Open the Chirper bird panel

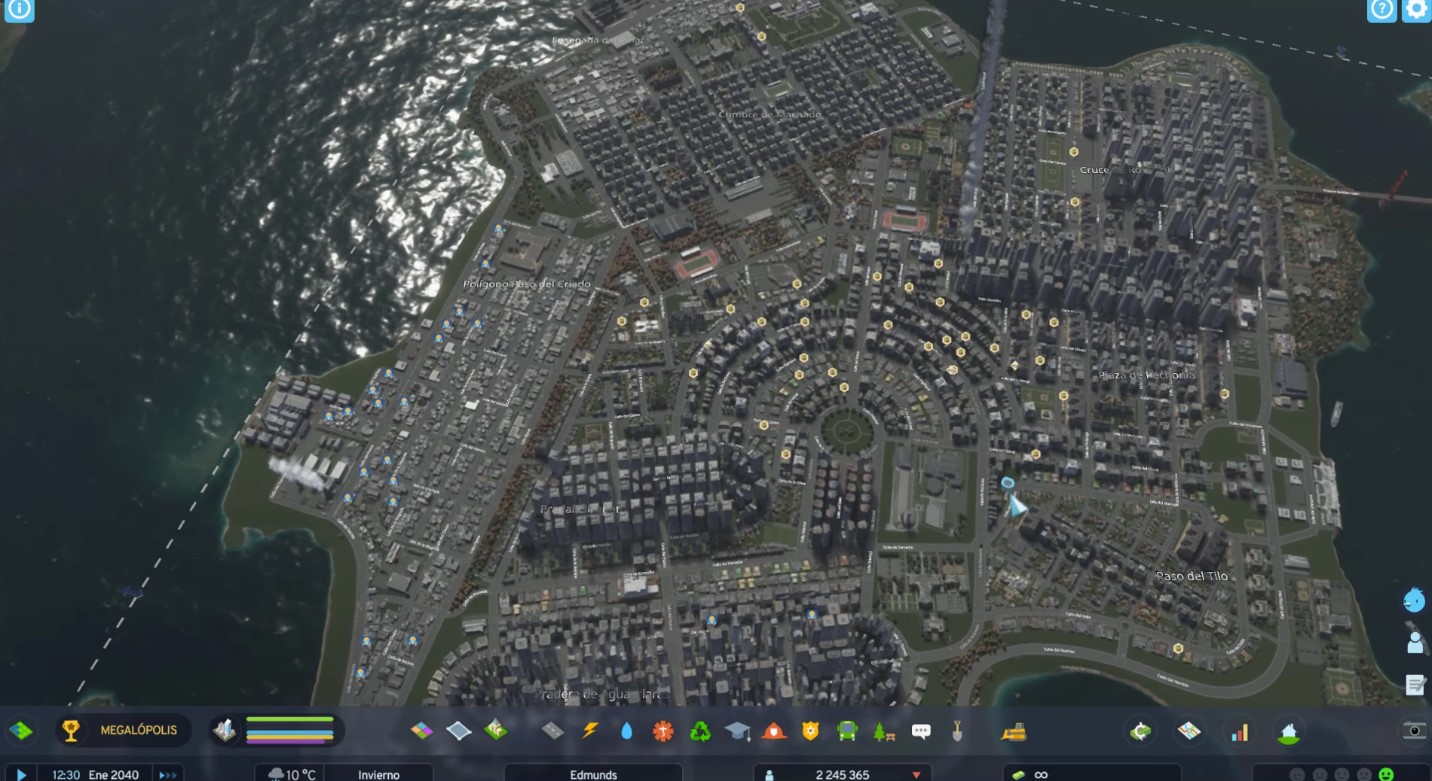point(1412,600)
